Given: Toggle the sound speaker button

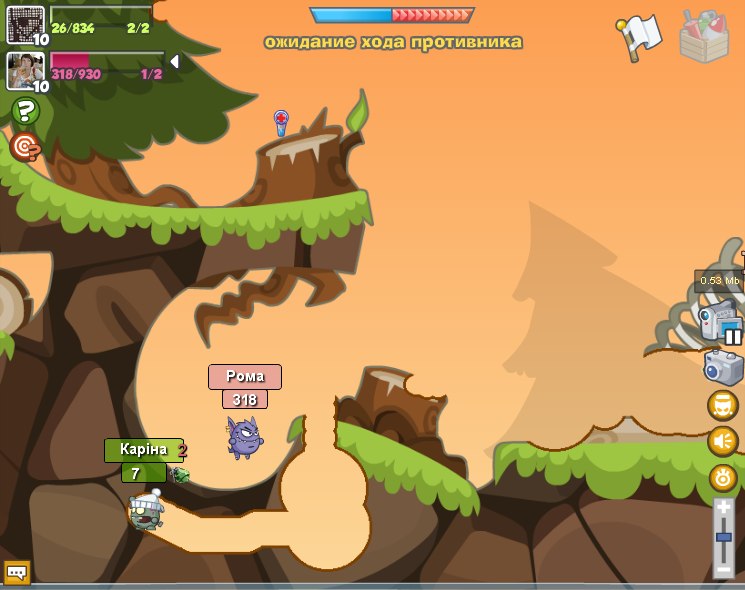Looking at the screenshot, I should [722, 441].
